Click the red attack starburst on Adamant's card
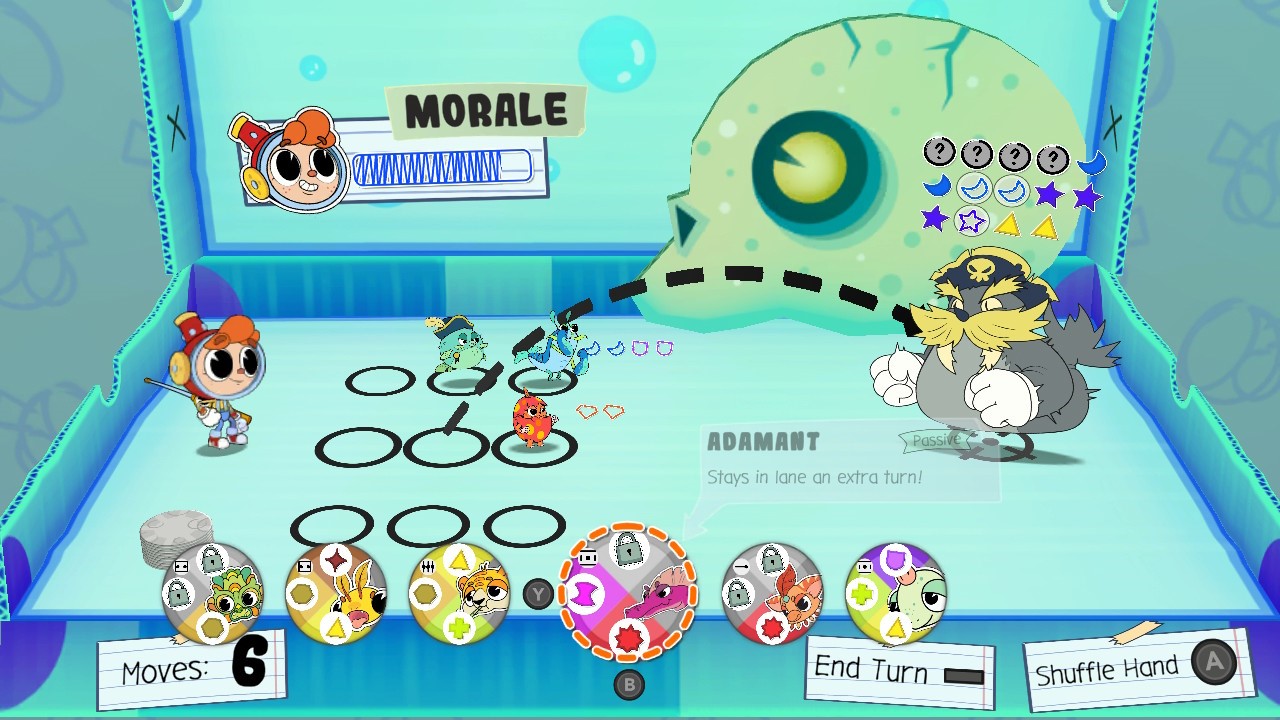The image size is (1280, 720). pyautogui.click(x=630, y=635)
